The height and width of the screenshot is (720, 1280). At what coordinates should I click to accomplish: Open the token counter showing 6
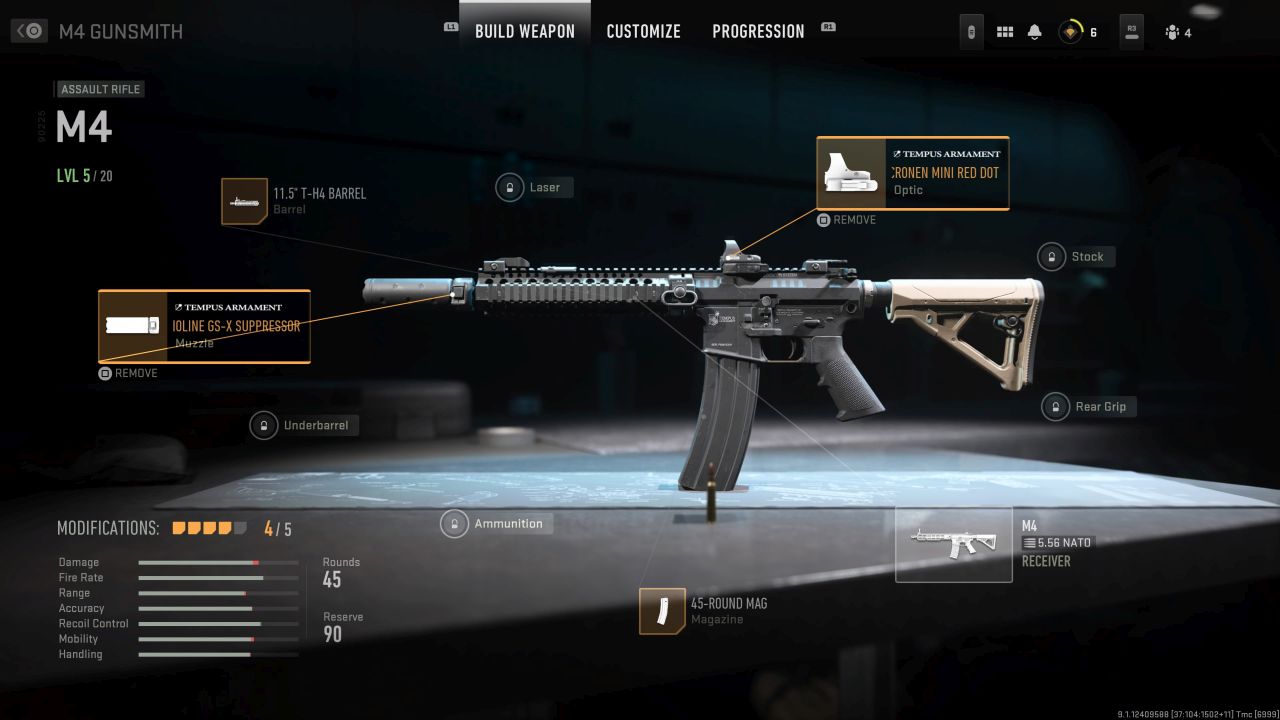(x=1078, y=32)
